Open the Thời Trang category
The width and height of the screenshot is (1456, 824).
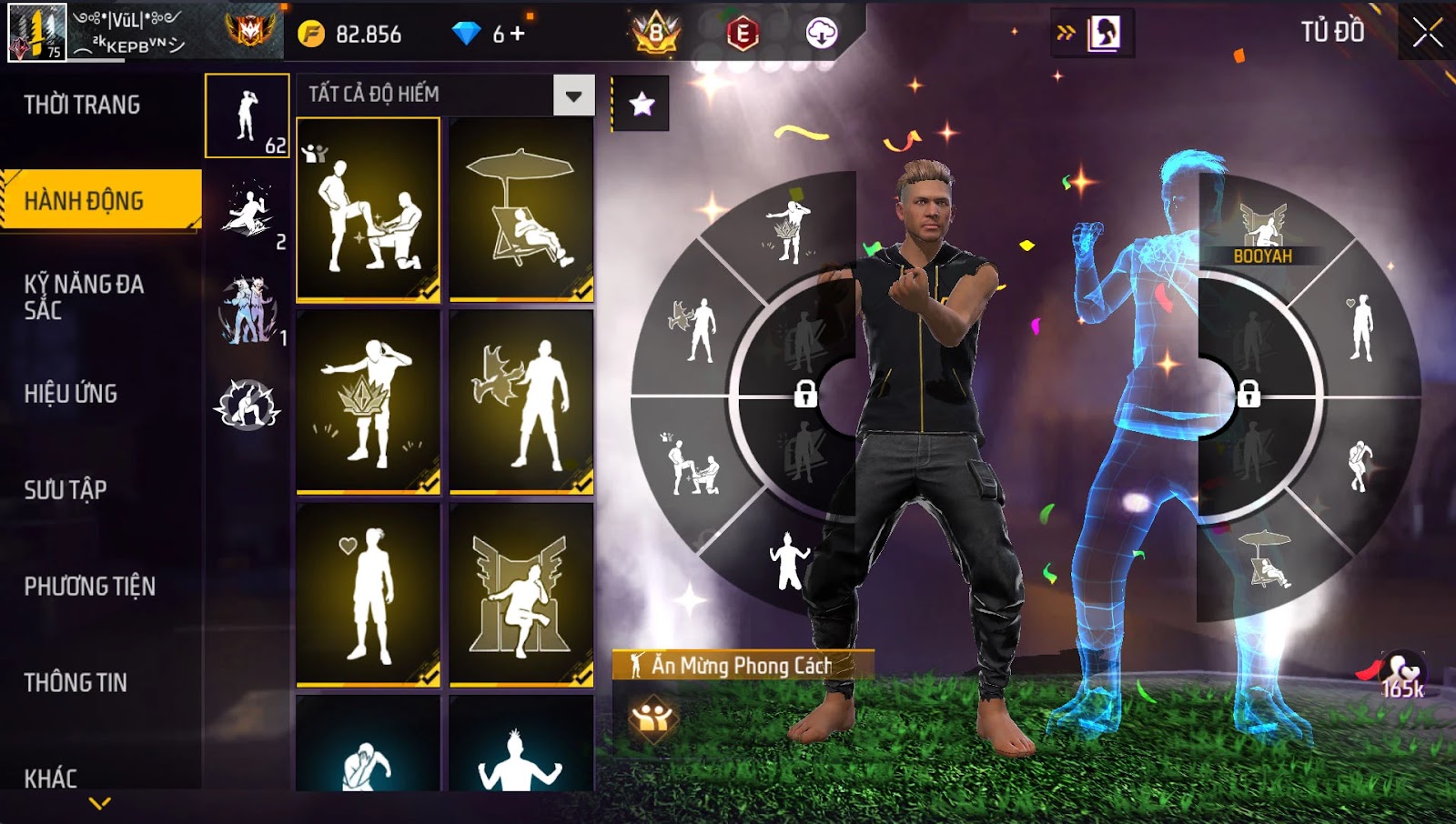(82, 106)
